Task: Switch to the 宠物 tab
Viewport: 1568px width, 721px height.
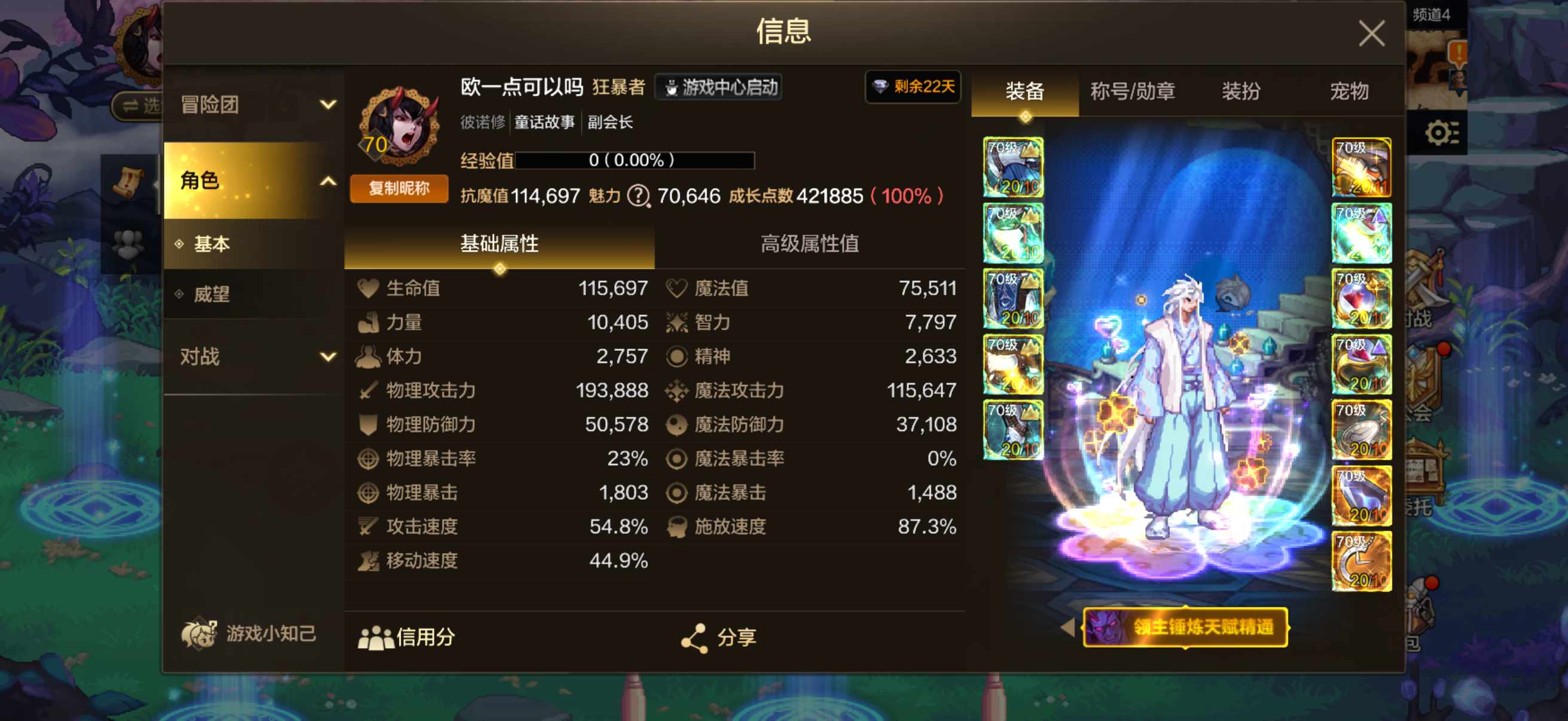Action: (1349, 92)
